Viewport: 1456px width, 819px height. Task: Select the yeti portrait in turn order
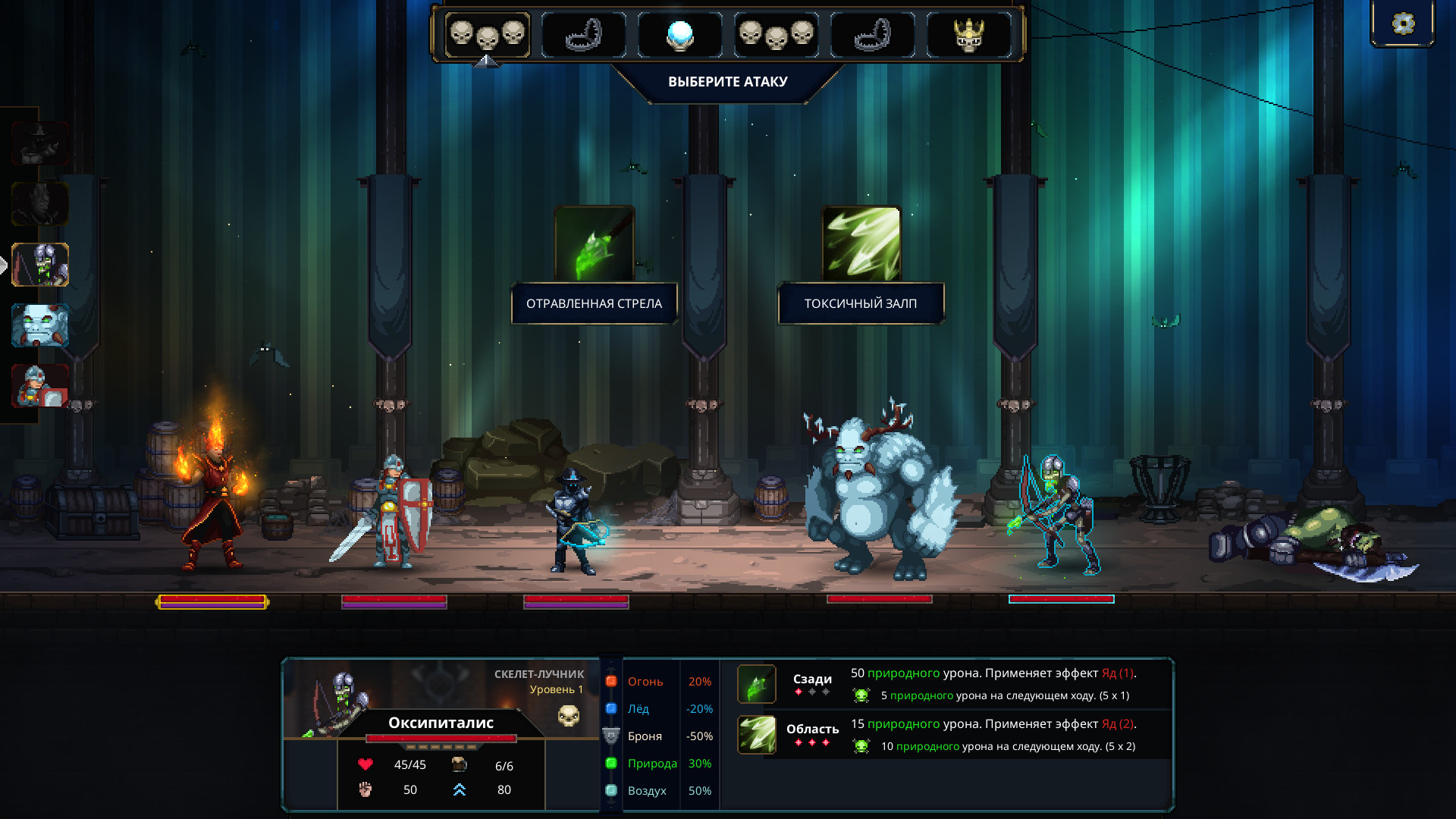tap(41, 325)
